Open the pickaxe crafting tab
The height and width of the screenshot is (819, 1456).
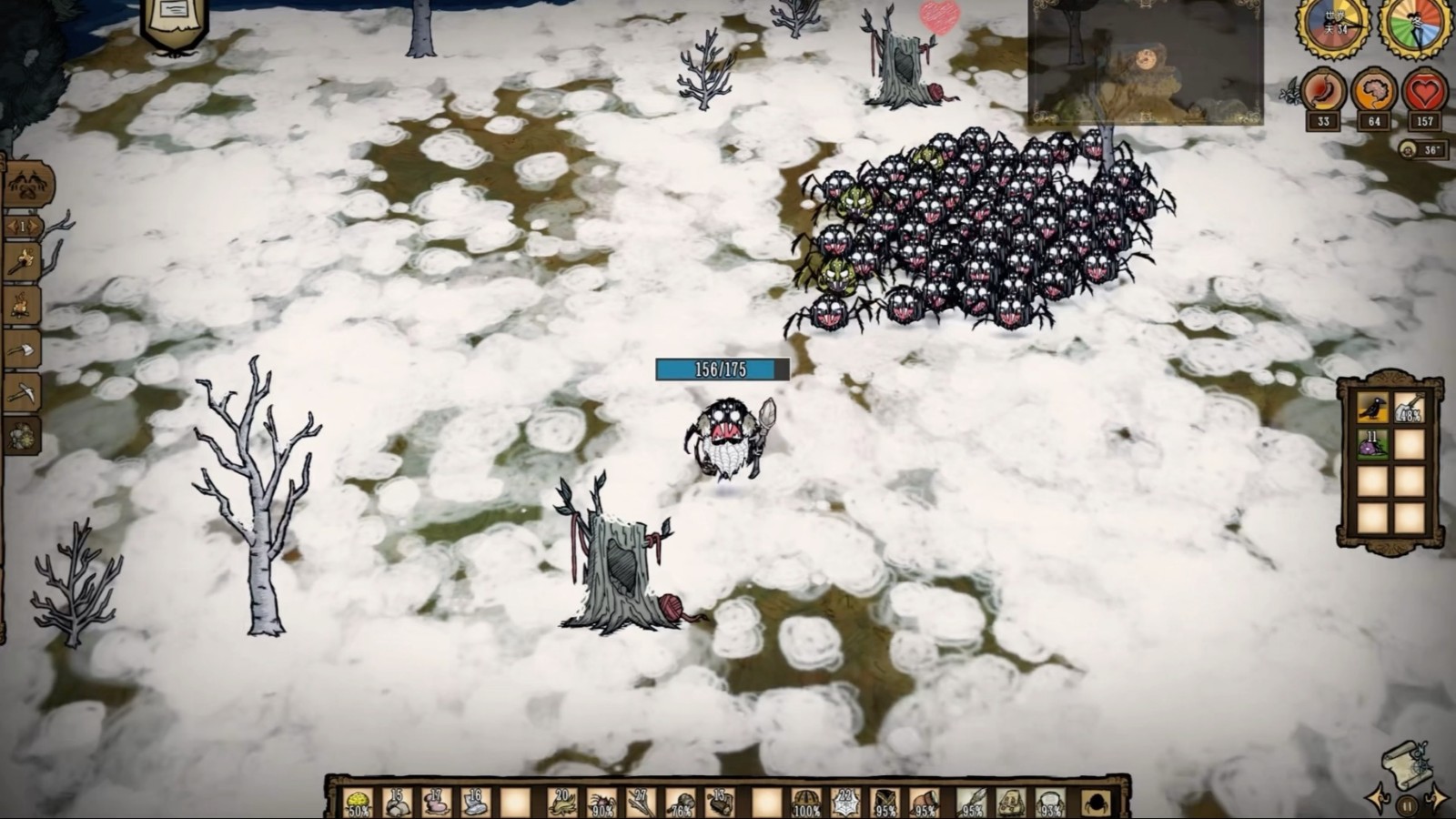point(22,392)
